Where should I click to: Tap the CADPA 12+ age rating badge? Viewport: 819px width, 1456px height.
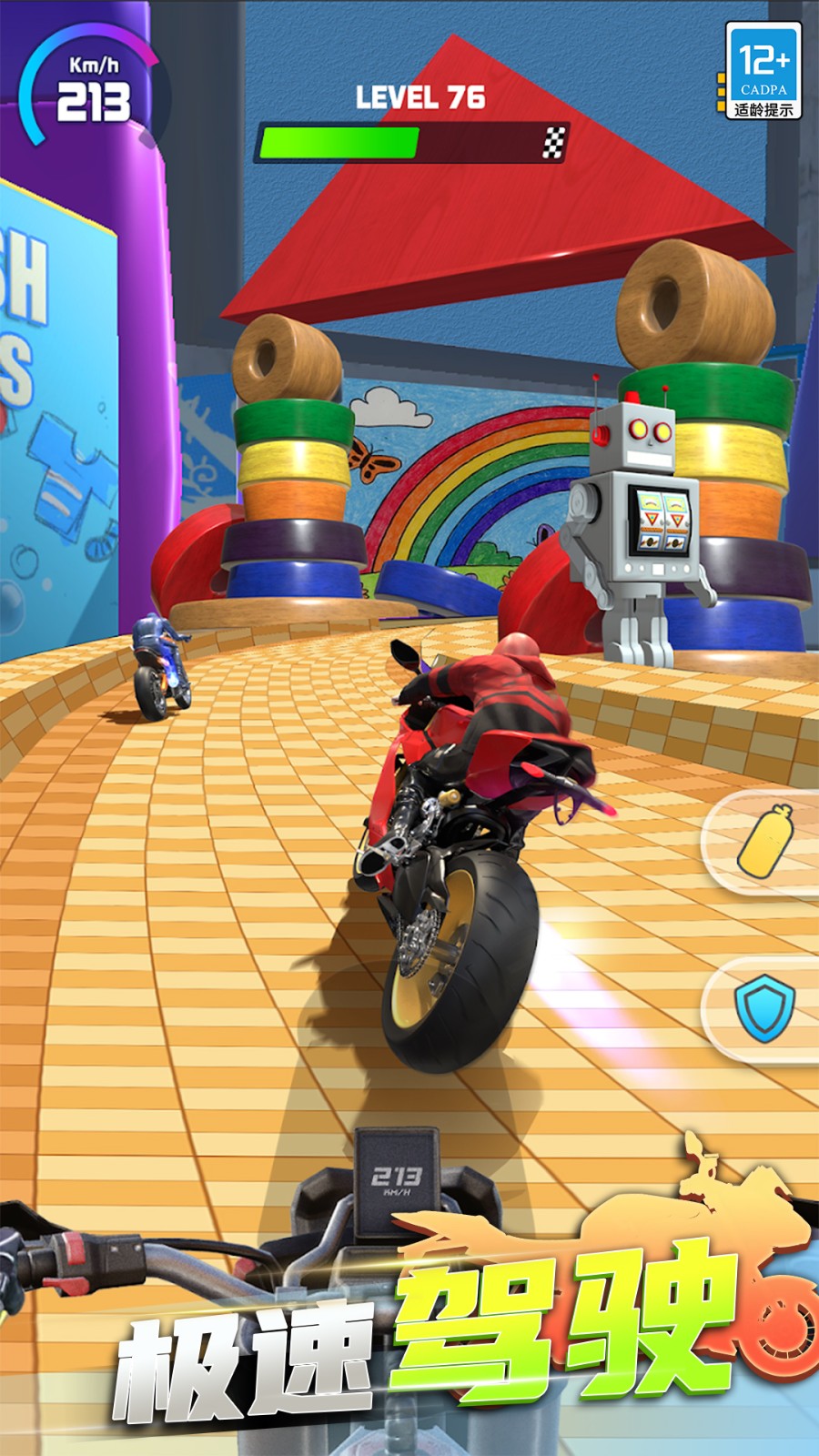(763, 72)
